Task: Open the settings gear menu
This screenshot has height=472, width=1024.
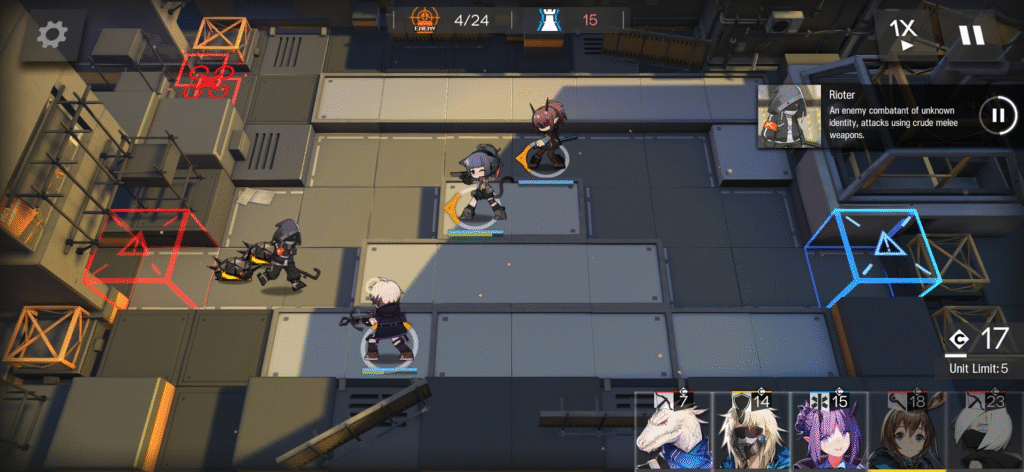Action: pyautogui.click(x=51, y=35)
